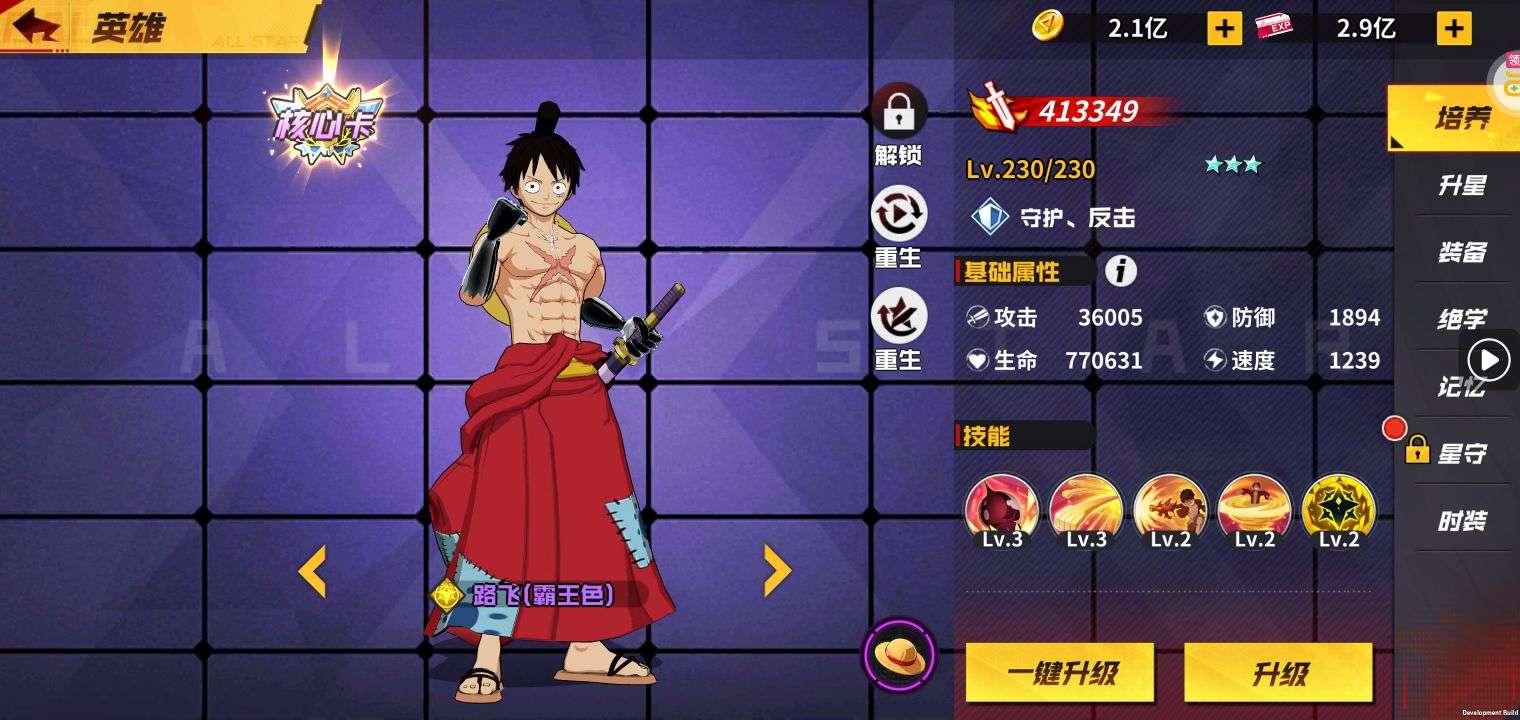Switch to the 培养 tab

click(1461, 119)
